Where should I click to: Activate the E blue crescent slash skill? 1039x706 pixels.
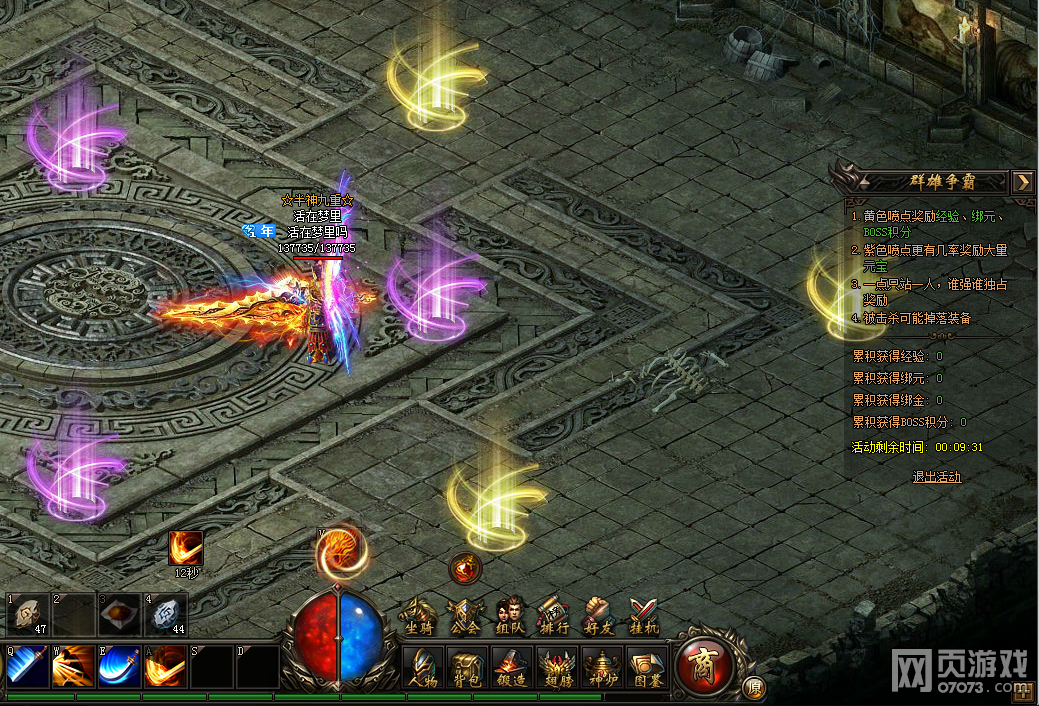[119, 665]
